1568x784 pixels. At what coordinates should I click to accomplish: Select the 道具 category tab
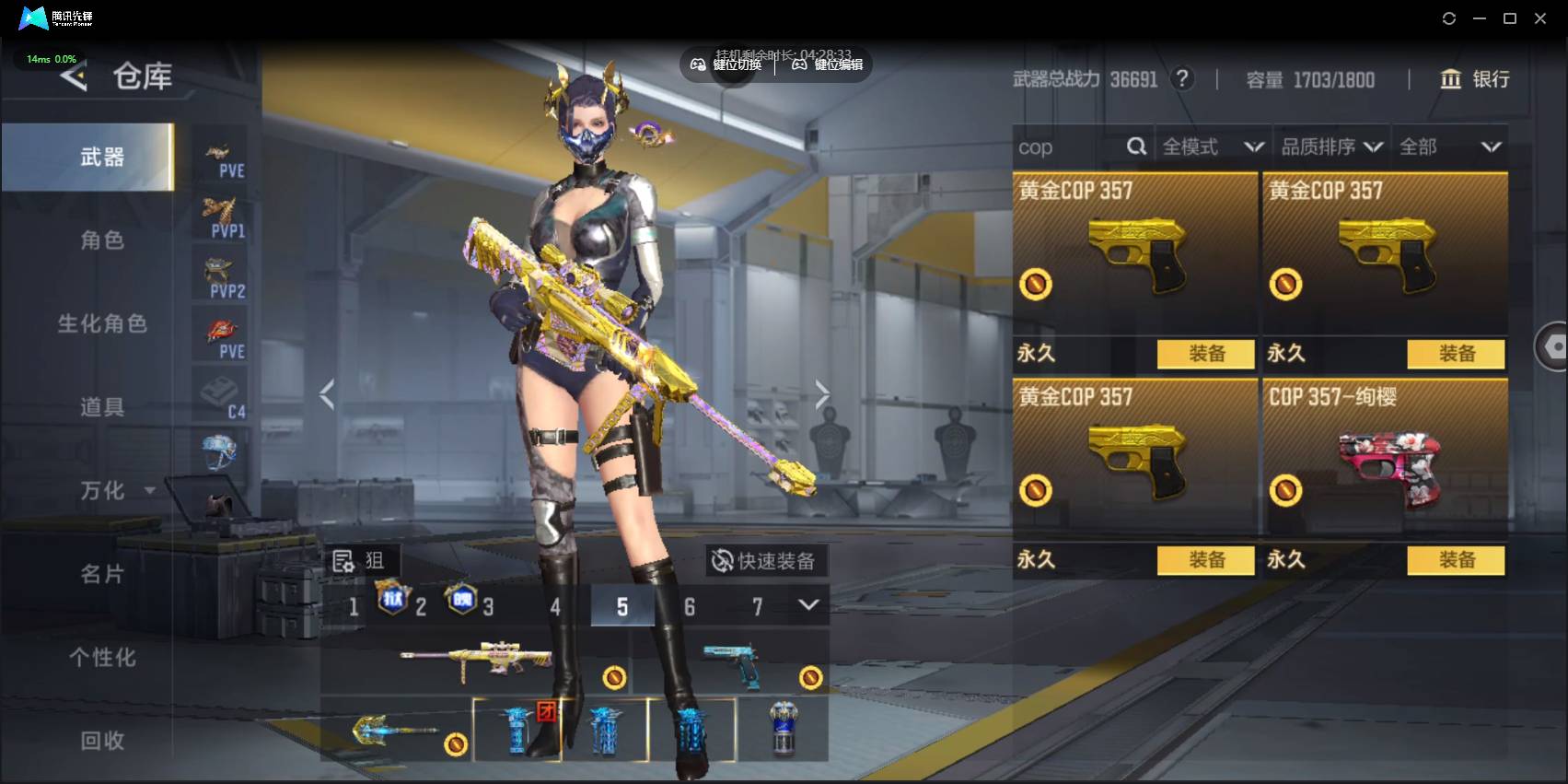tap(101, 406)
